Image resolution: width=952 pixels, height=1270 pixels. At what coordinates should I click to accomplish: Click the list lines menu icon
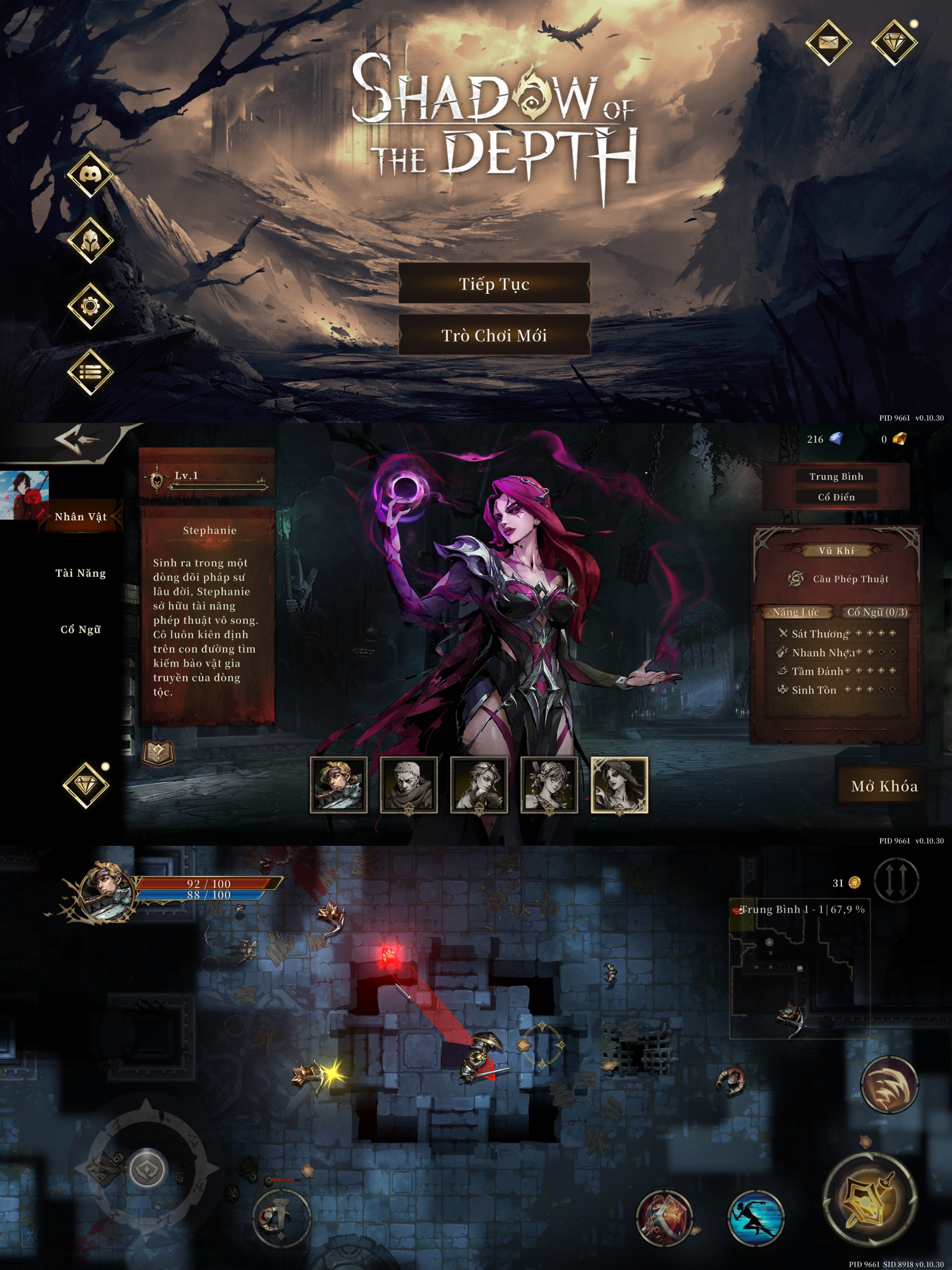(90, 372)
